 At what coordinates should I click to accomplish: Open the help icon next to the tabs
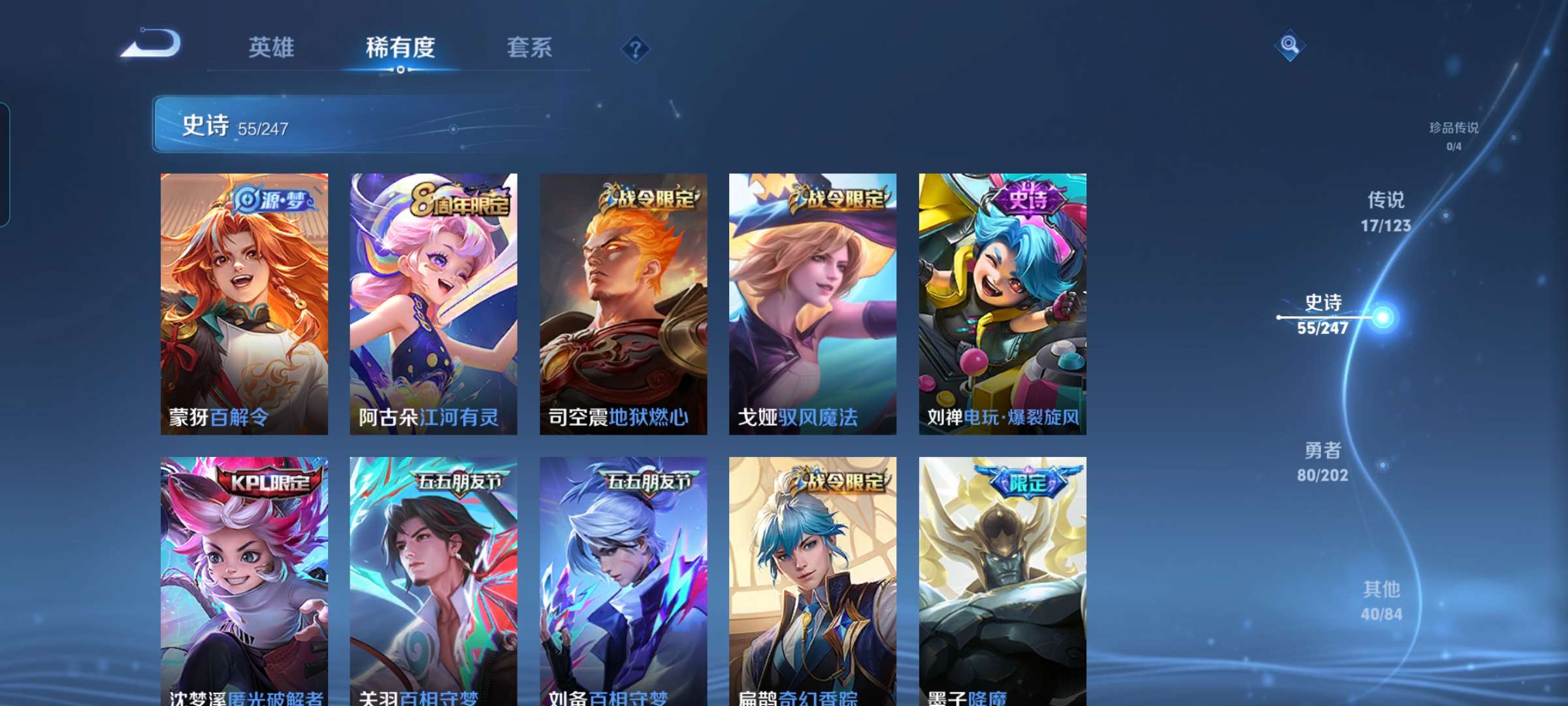(635, 49)
